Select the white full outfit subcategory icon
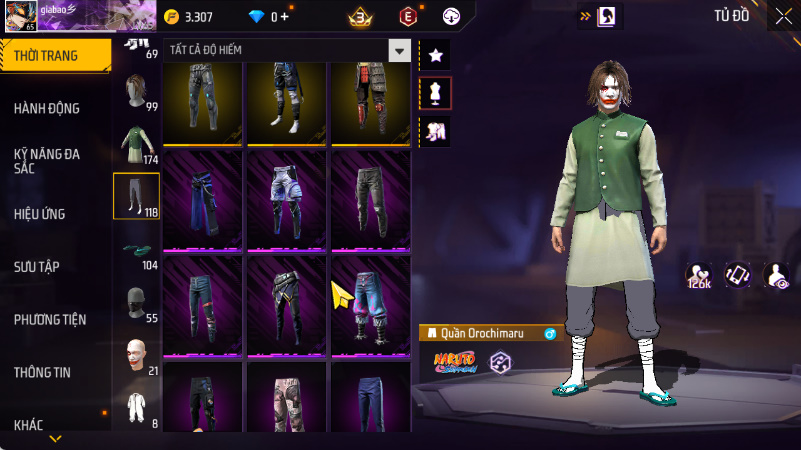This screenshot has width=801, height=450. click(136, 409)
